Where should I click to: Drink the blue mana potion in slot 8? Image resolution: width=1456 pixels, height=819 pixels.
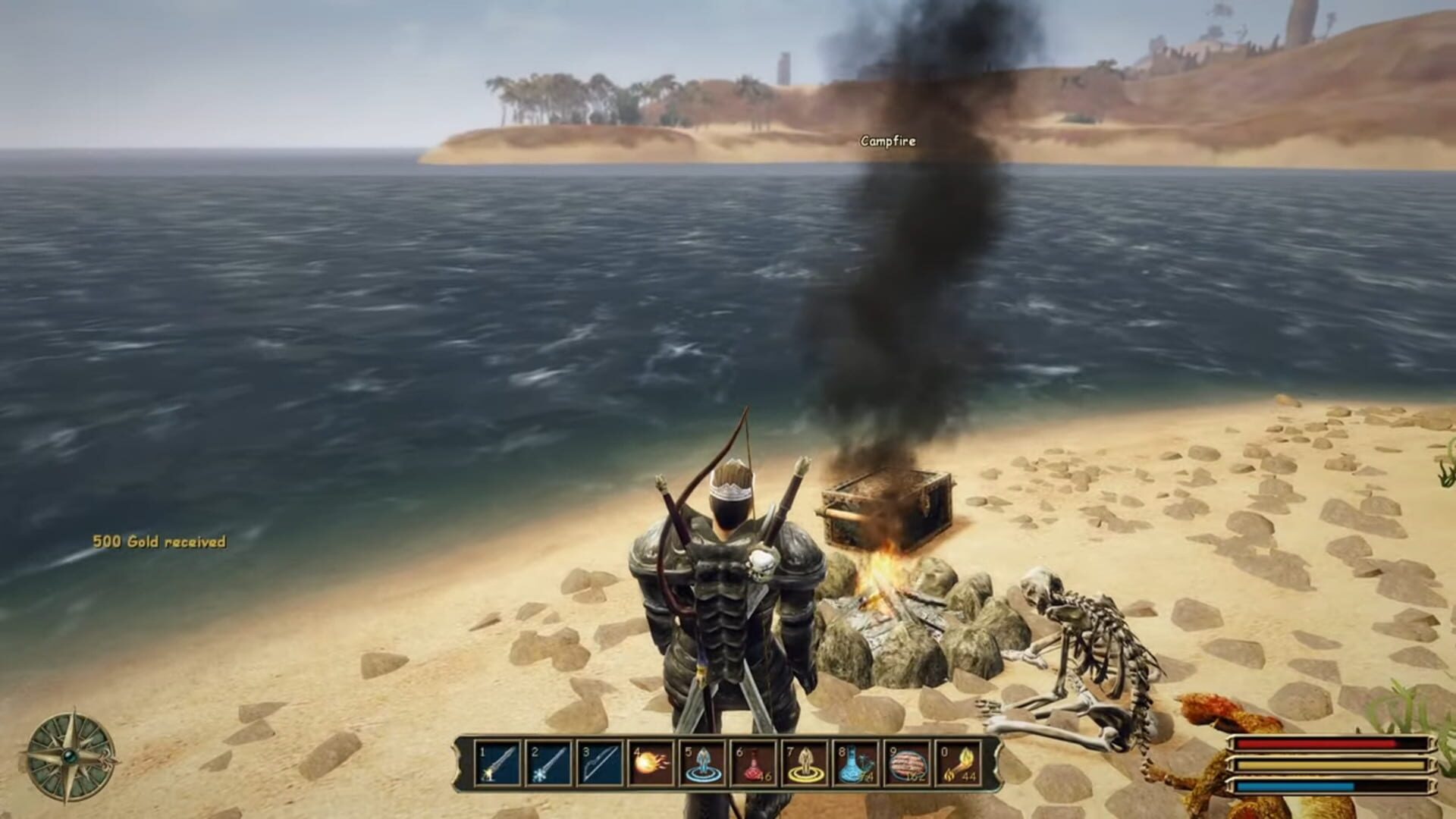pos(854,762)
